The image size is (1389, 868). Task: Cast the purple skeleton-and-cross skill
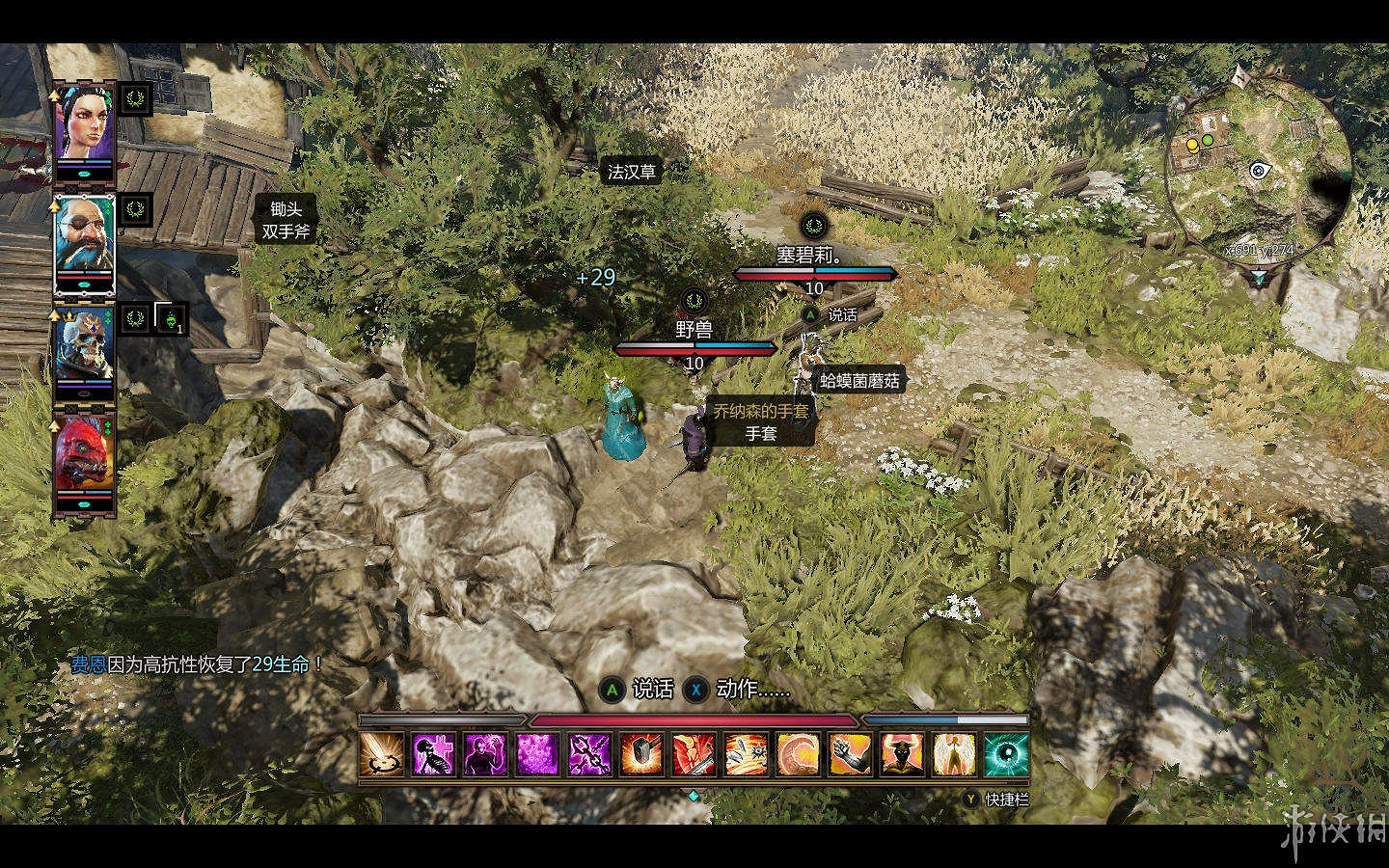click(x=433, y=754)
